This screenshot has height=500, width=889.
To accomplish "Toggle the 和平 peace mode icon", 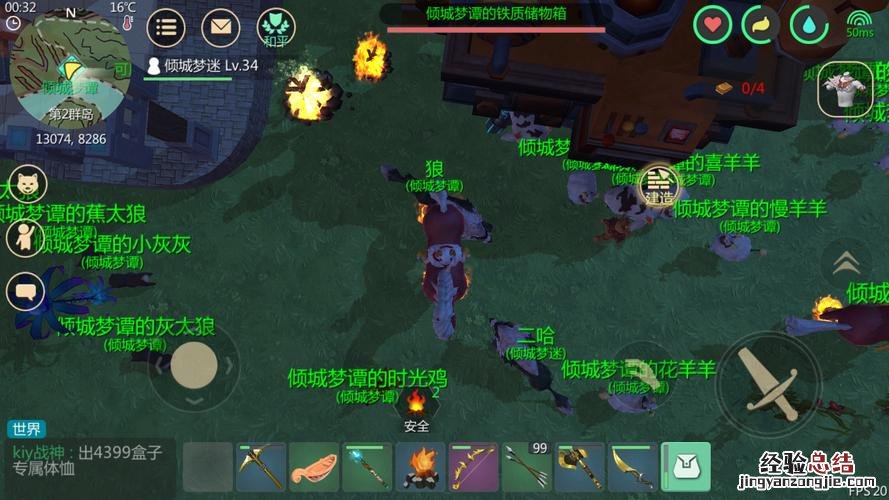I will [276, 28].
